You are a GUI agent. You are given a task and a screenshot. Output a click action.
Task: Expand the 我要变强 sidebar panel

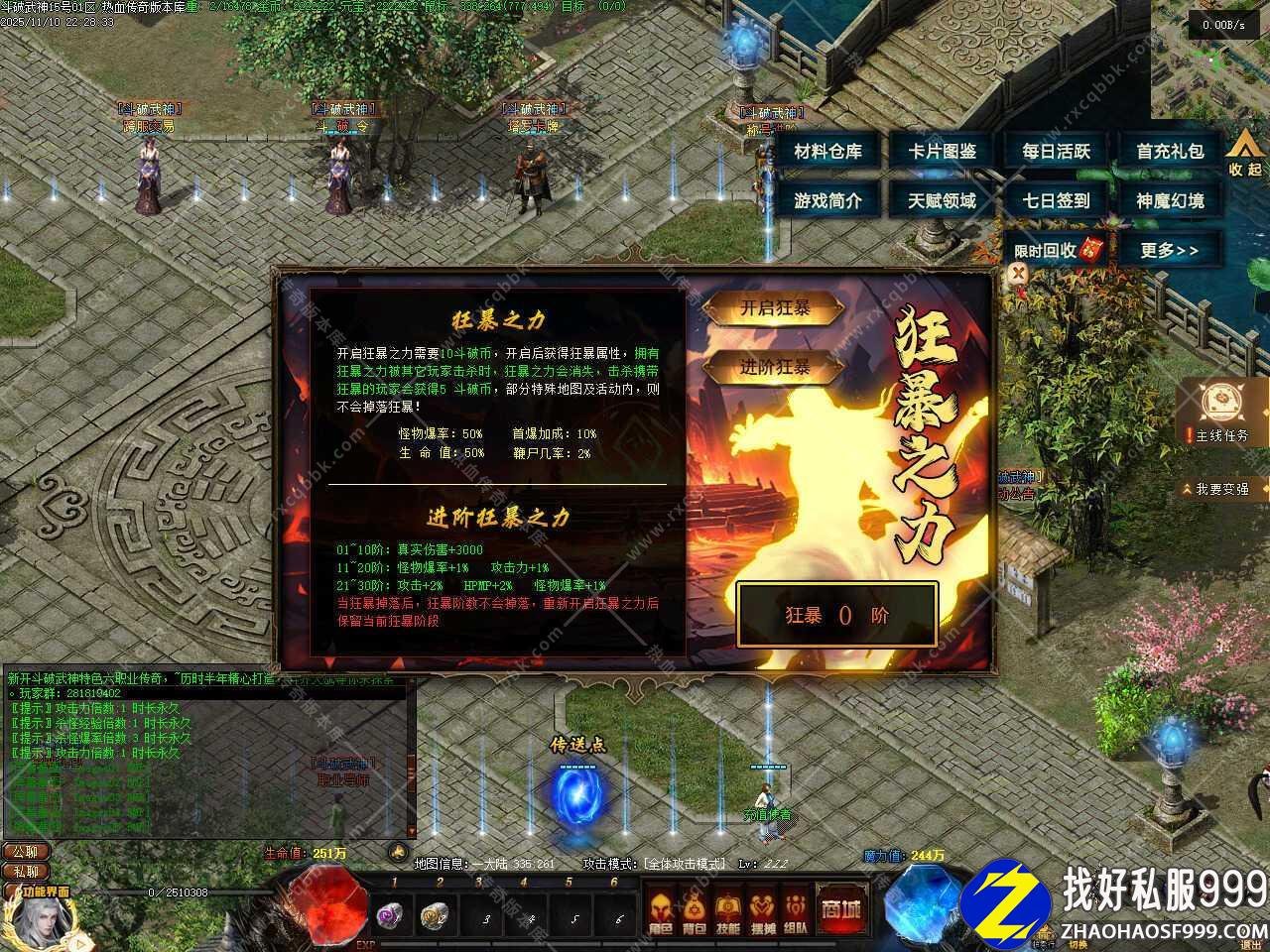click(x=1220, y=488)
